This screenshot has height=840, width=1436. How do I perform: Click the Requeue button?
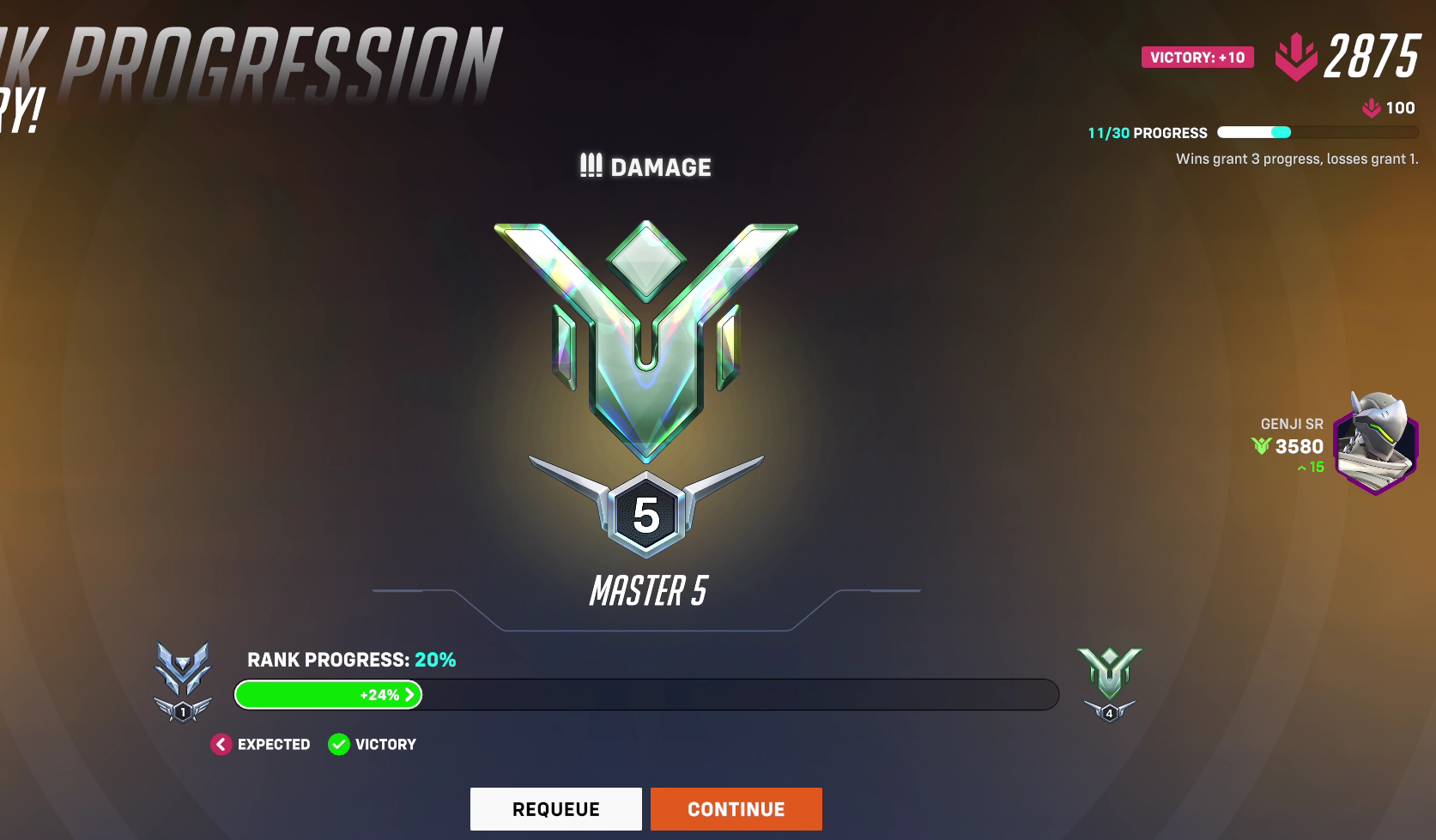coord(555,809)
